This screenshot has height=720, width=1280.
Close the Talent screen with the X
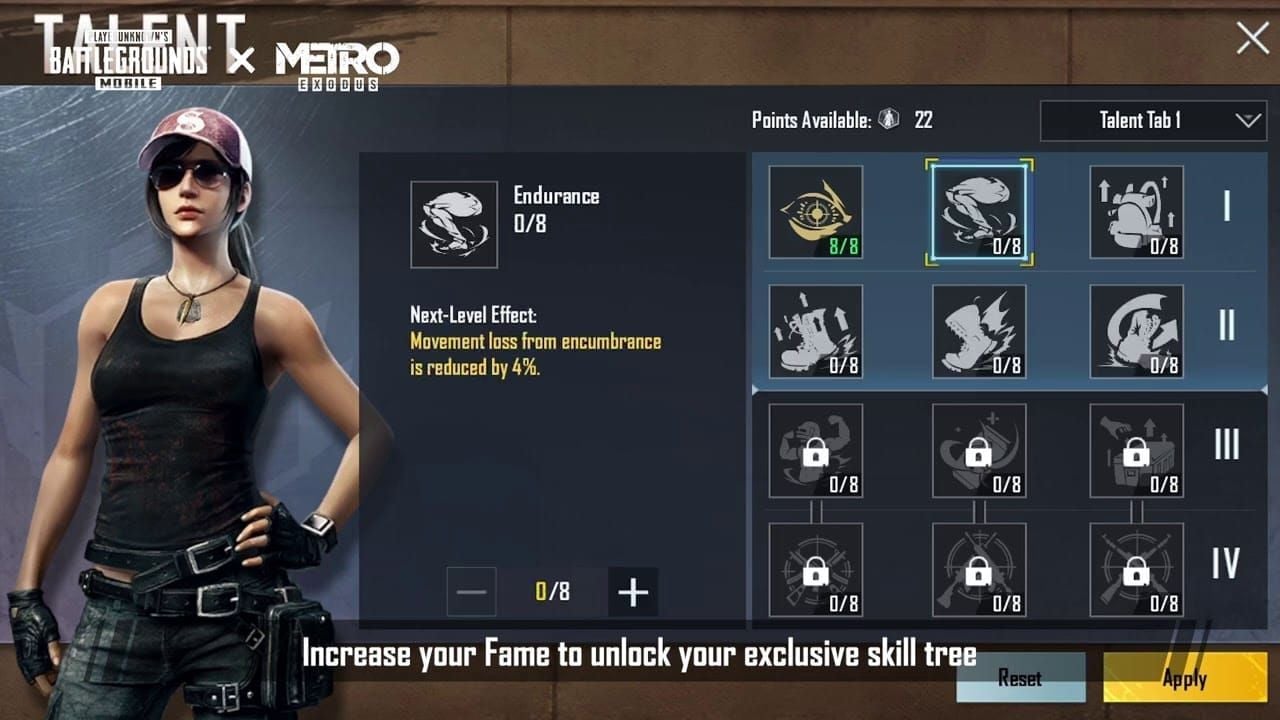1251,39
